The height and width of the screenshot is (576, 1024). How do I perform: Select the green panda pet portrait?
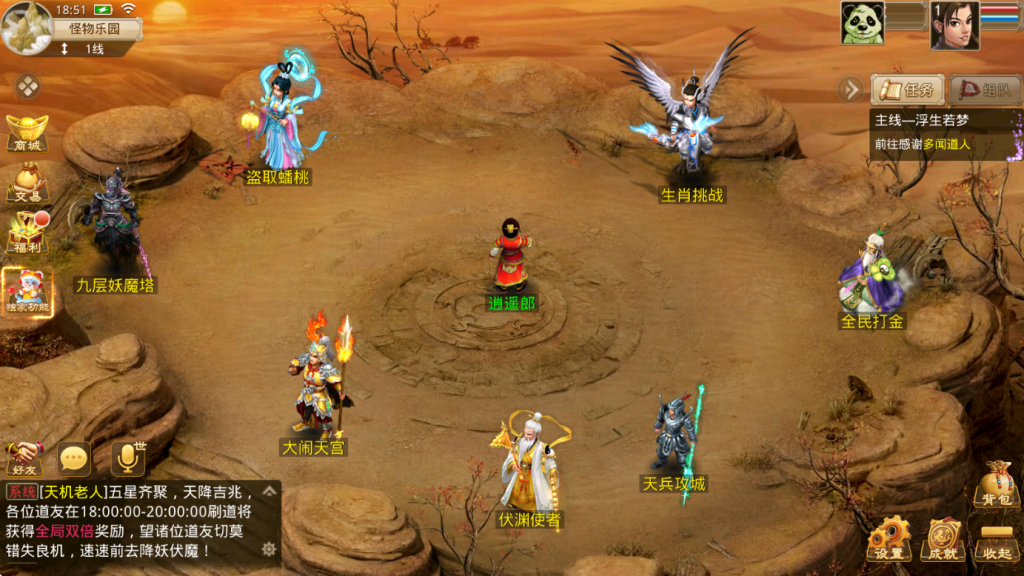tap(861, 23)
